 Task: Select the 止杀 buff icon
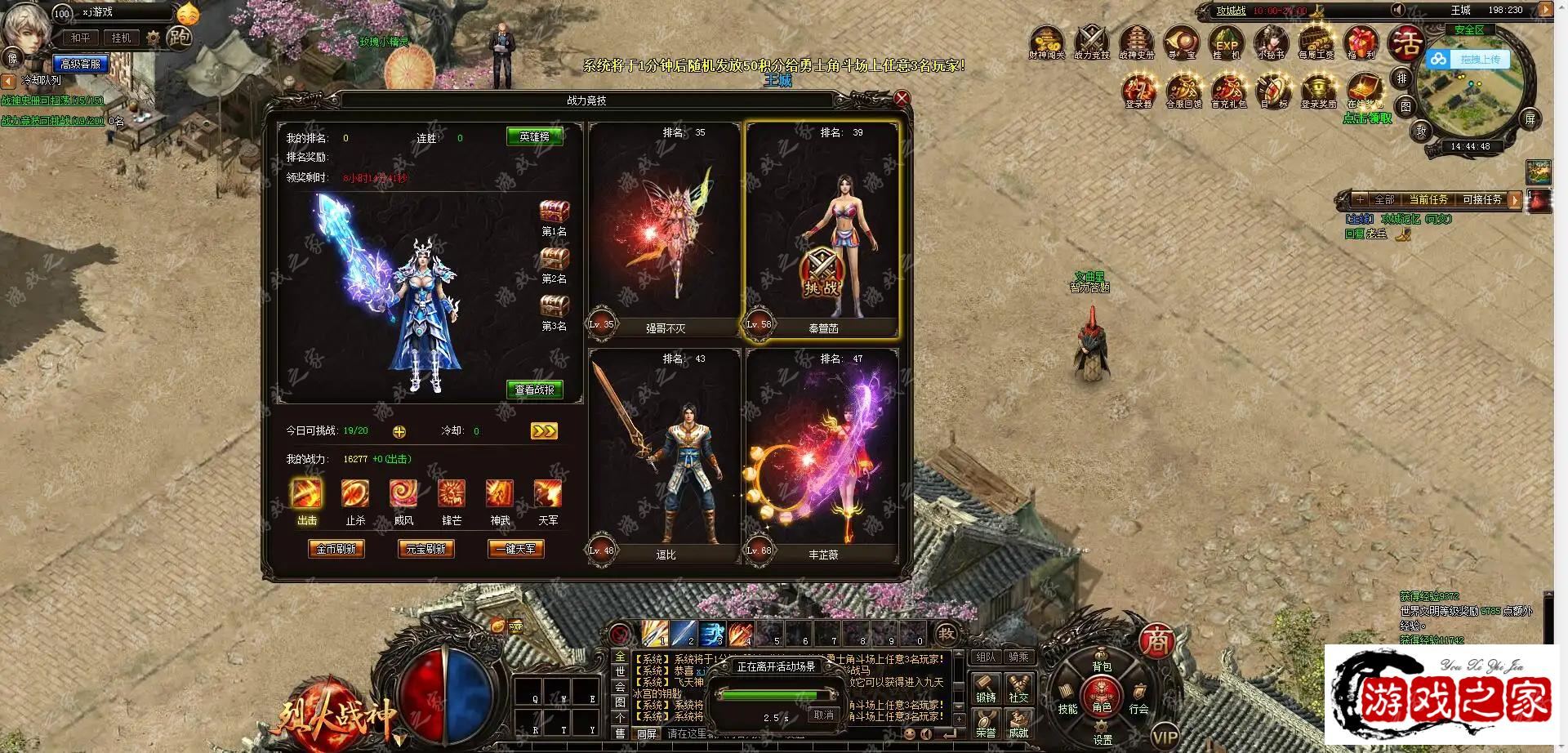[x=355, y=494]
